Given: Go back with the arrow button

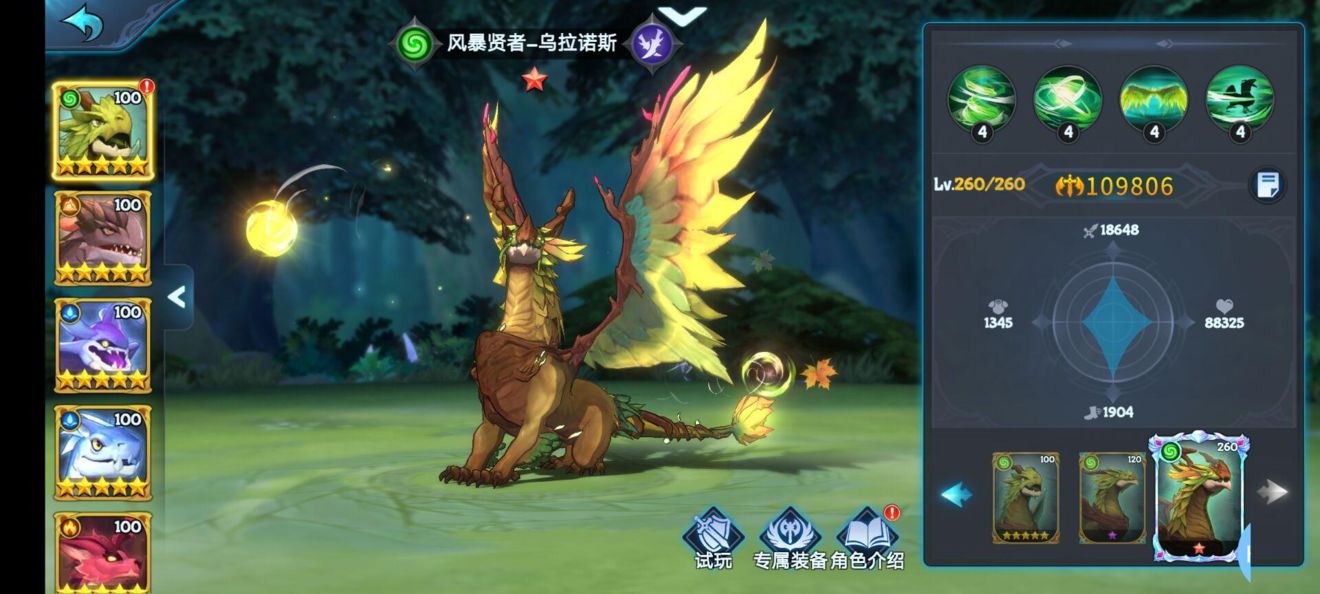Looking at the screenshot, I should (82, 24).
